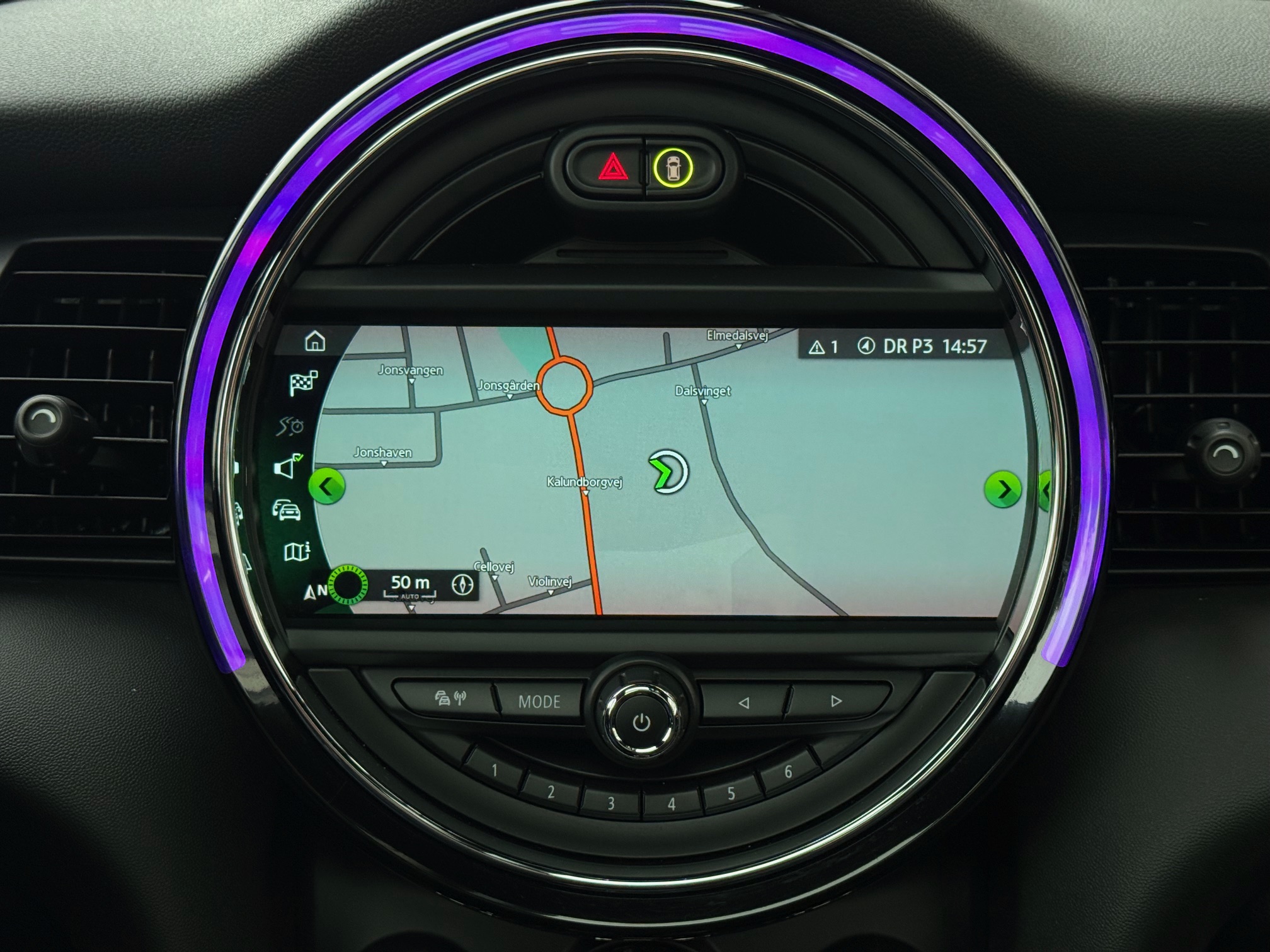
Task: Adjust the 50 m AUTO zoom scale
Action: [409, 584]
